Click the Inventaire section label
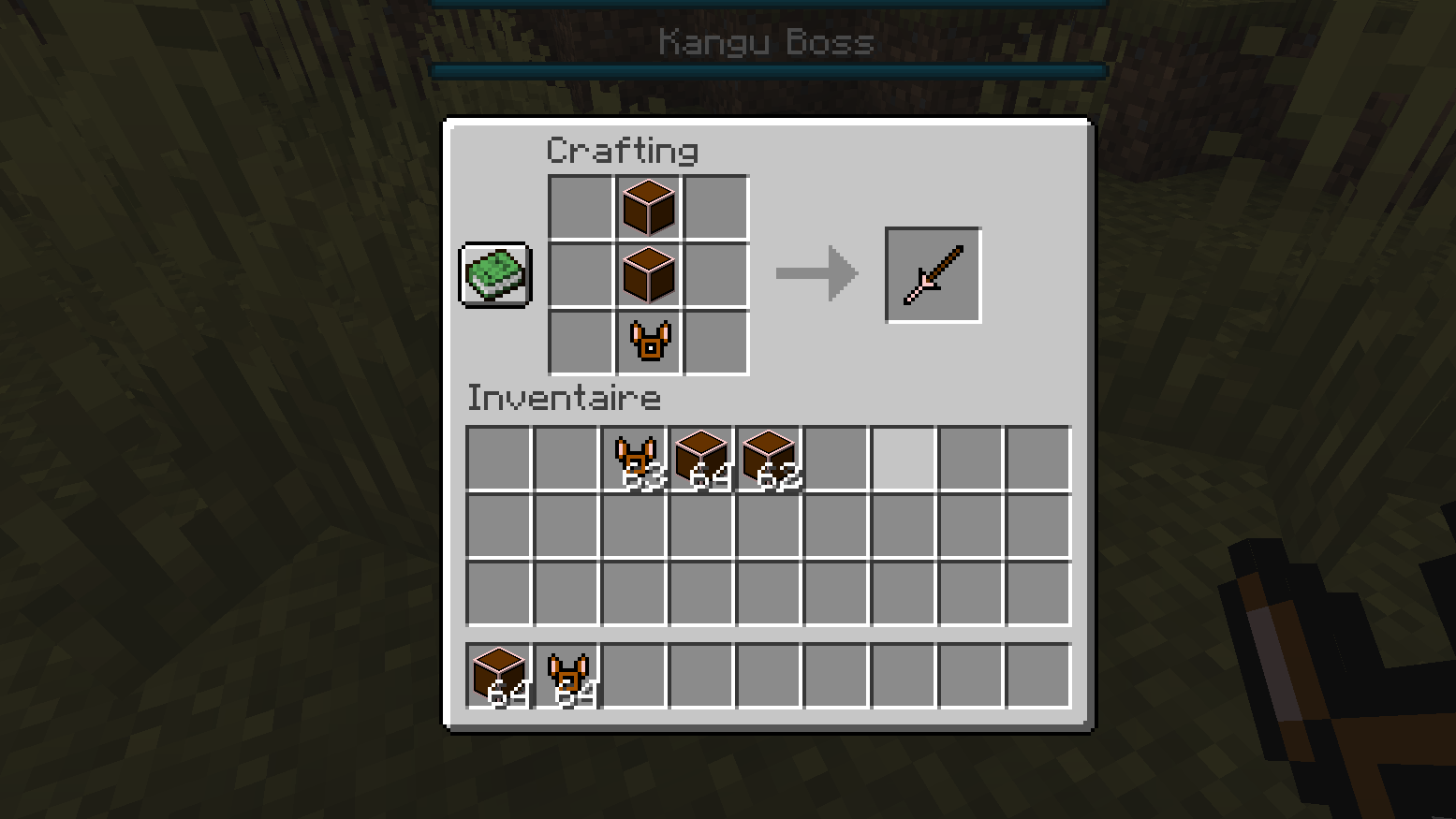Viewport: 1456px width, 819px height. (x=563, y=398)
